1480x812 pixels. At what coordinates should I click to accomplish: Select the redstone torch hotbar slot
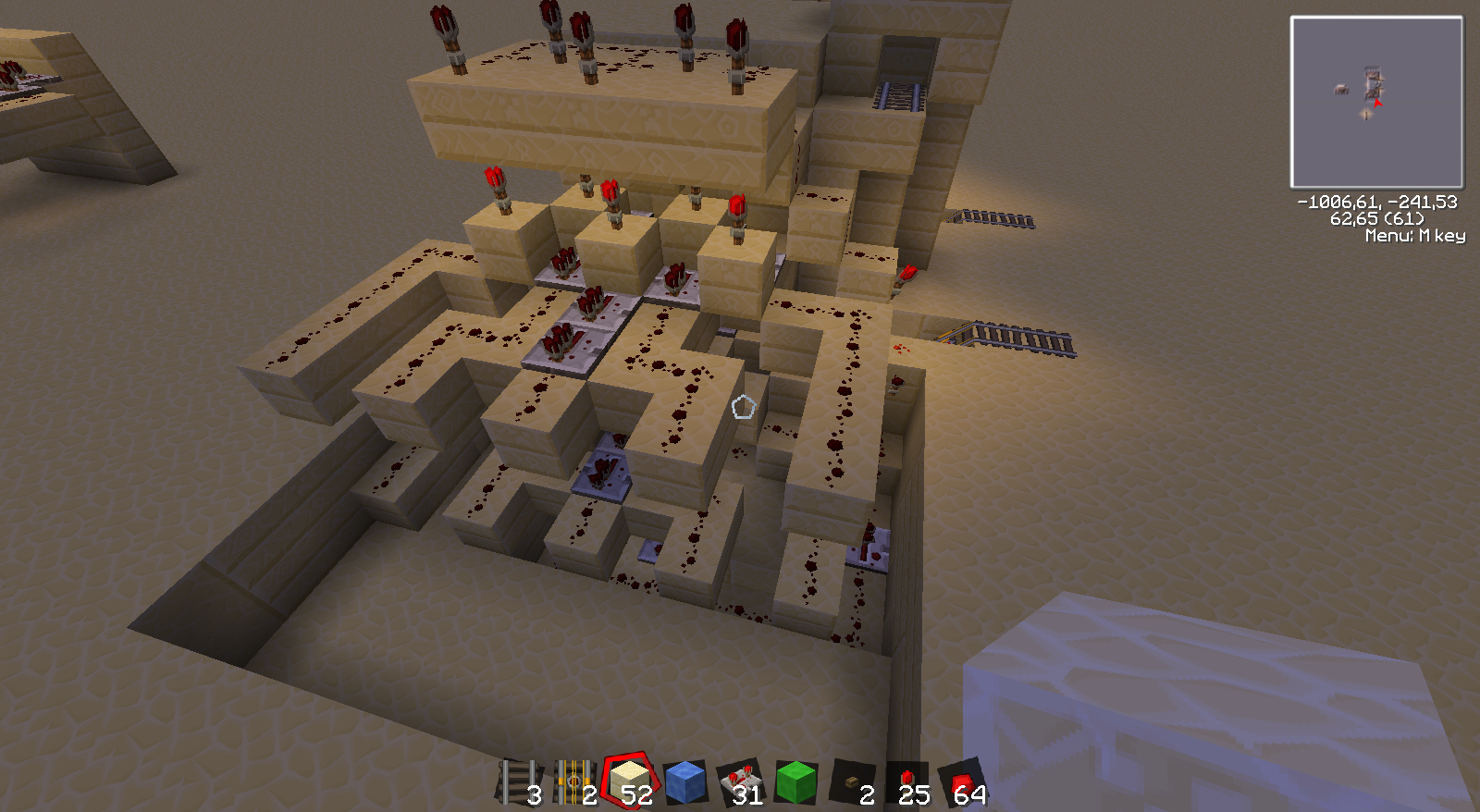coord(907,782)
